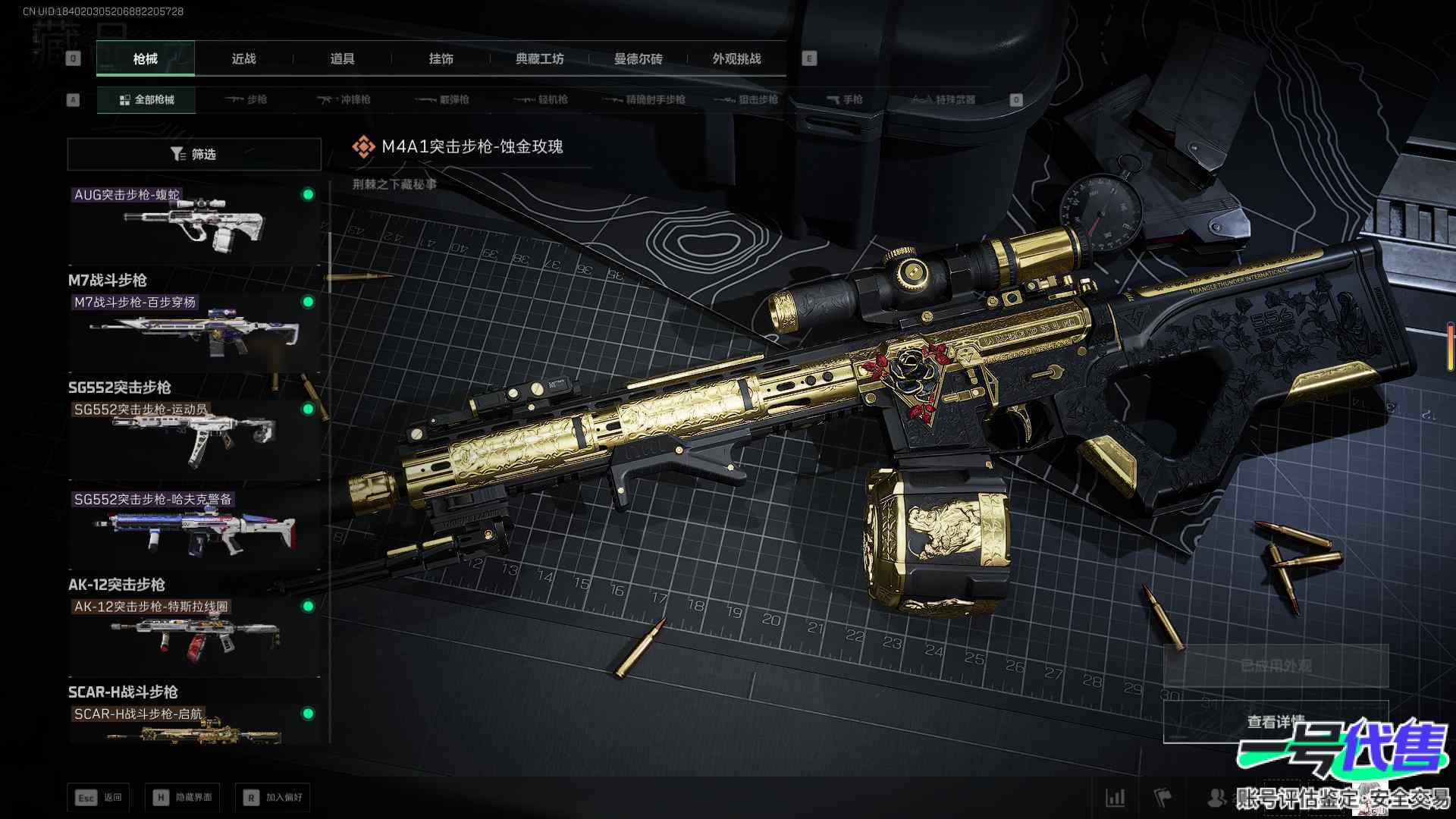Choose the AK-12突击步枪-特斯拉线圈 skin
The height and width of the screenshot is (819, 1456).
coord(194,637)
